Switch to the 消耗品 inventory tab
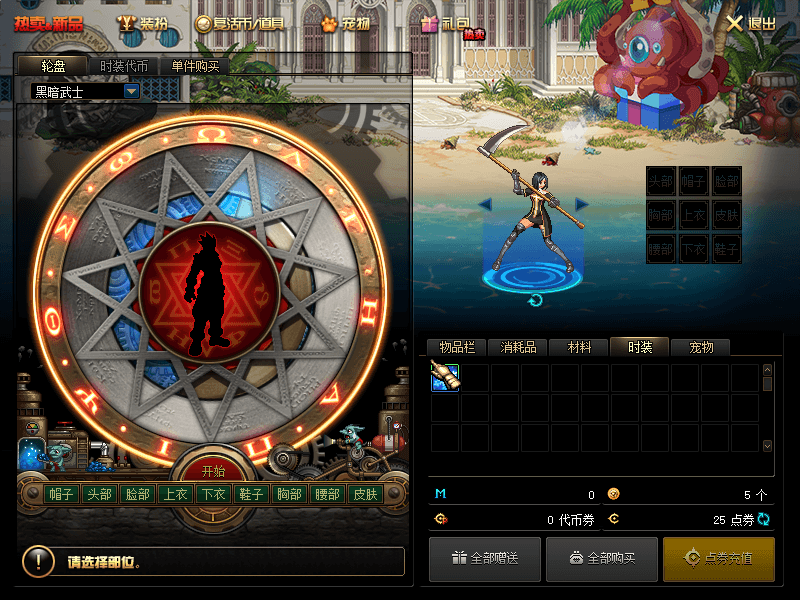 tap(518, 347)
